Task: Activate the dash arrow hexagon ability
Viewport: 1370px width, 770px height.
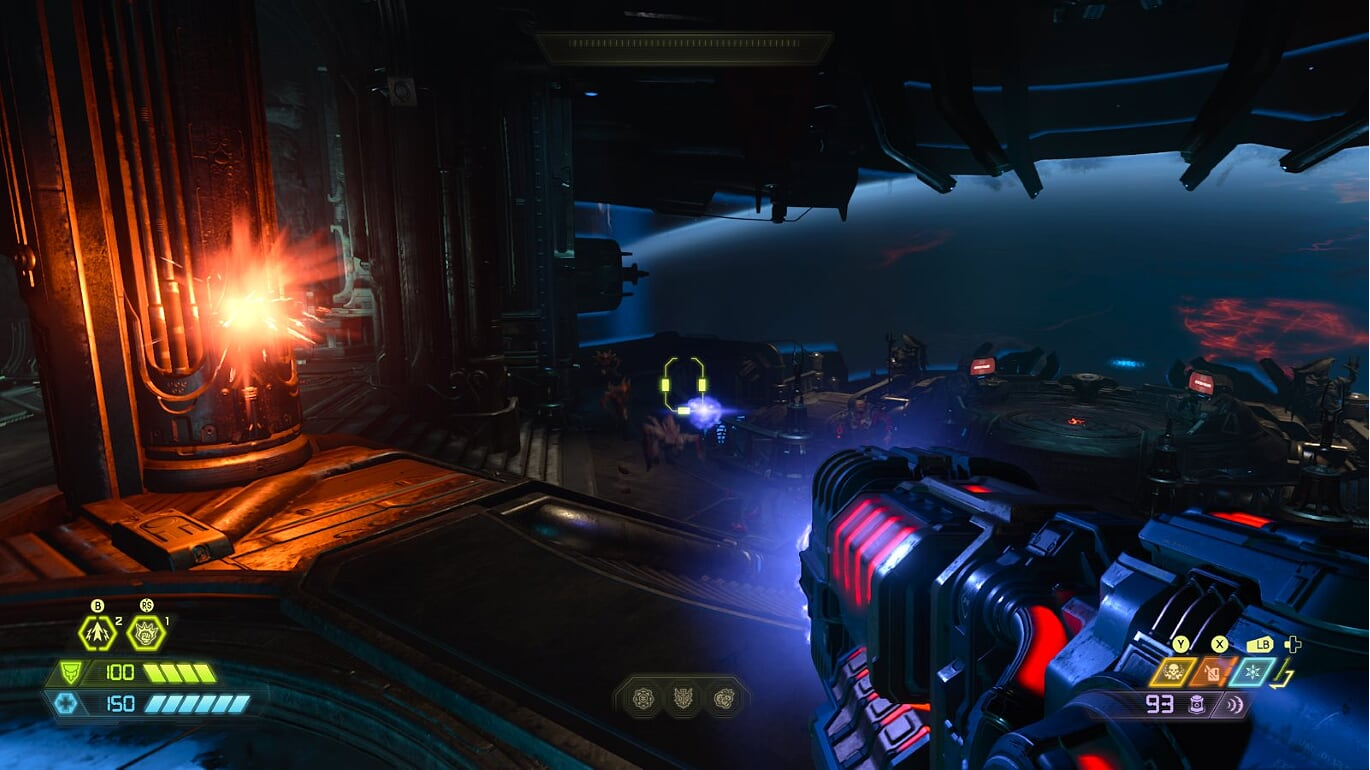Action: tap(97, 632)
